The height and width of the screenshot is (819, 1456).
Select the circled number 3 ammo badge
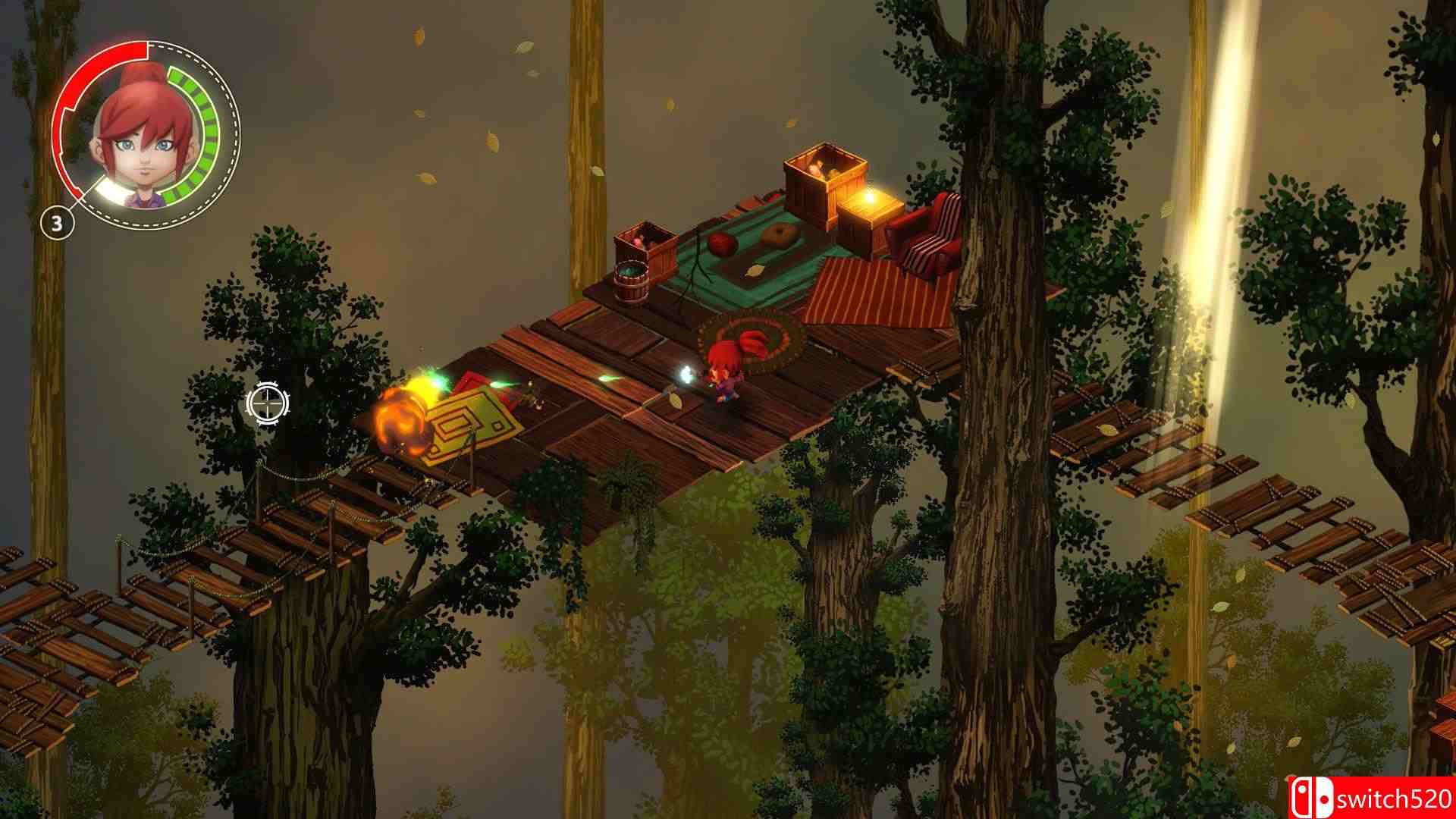pyautogui.click(x=58, y=222)
